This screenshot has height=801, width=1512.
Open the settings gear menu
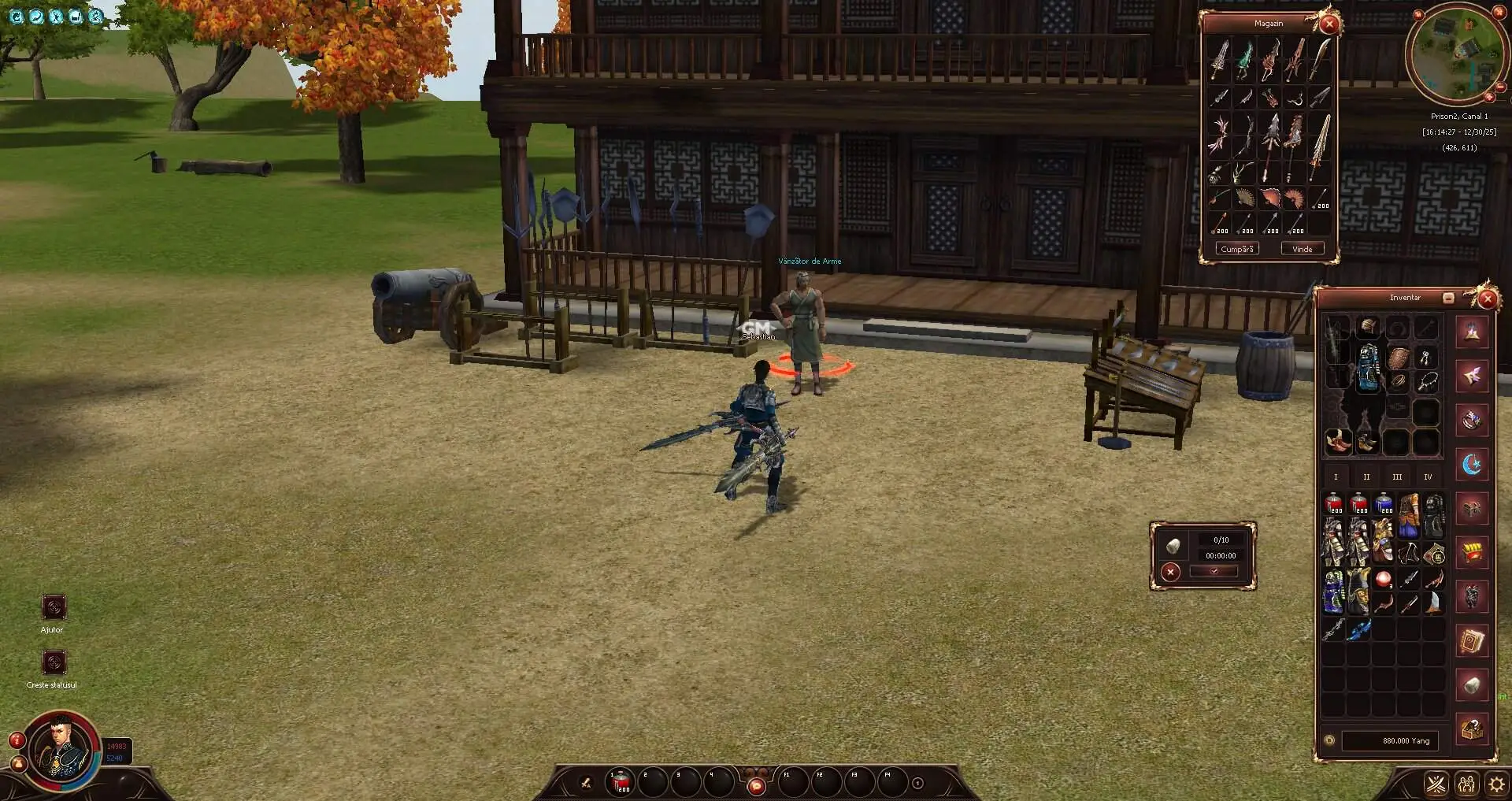1495,784
